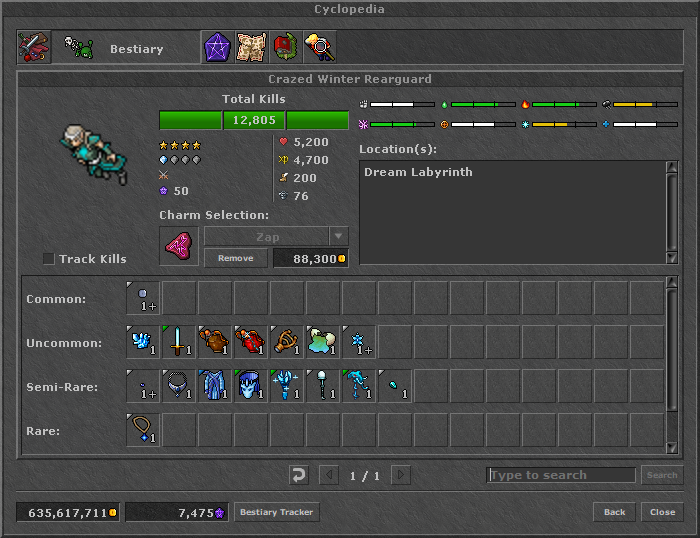
Task: Select the red book with wreath tab
Action: (x=285, y=47)
